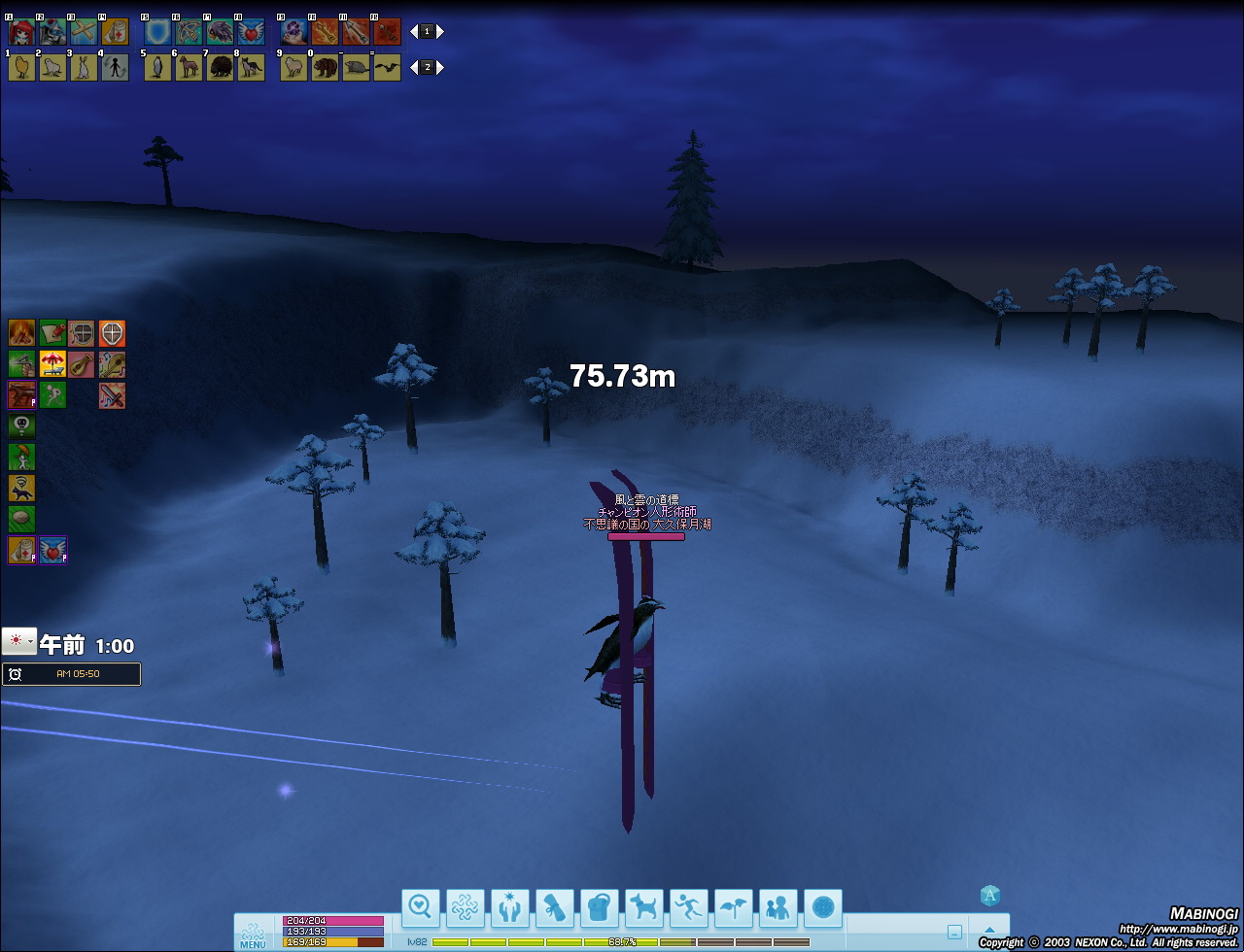Screen dimensions: 1244x952
Task: Select the bat transformation slot
Action: (387, 67)
